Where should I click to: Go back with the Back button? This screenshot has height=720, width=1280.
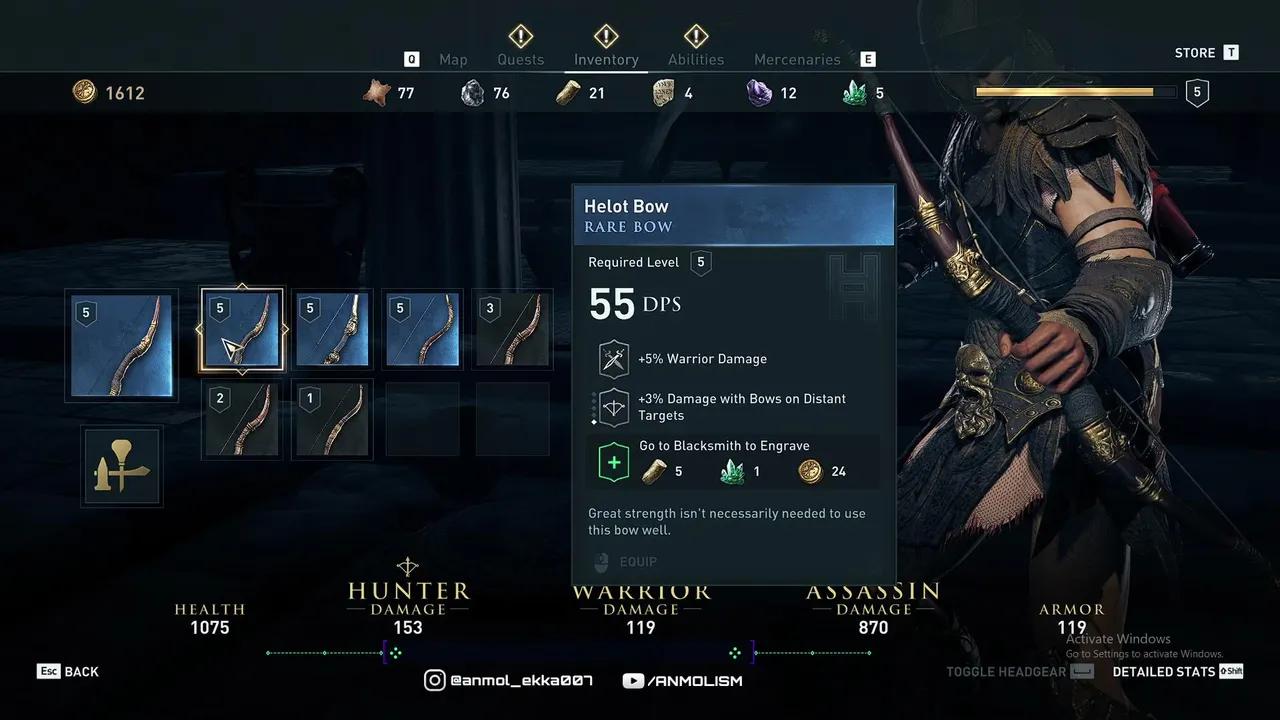[69, 672]
